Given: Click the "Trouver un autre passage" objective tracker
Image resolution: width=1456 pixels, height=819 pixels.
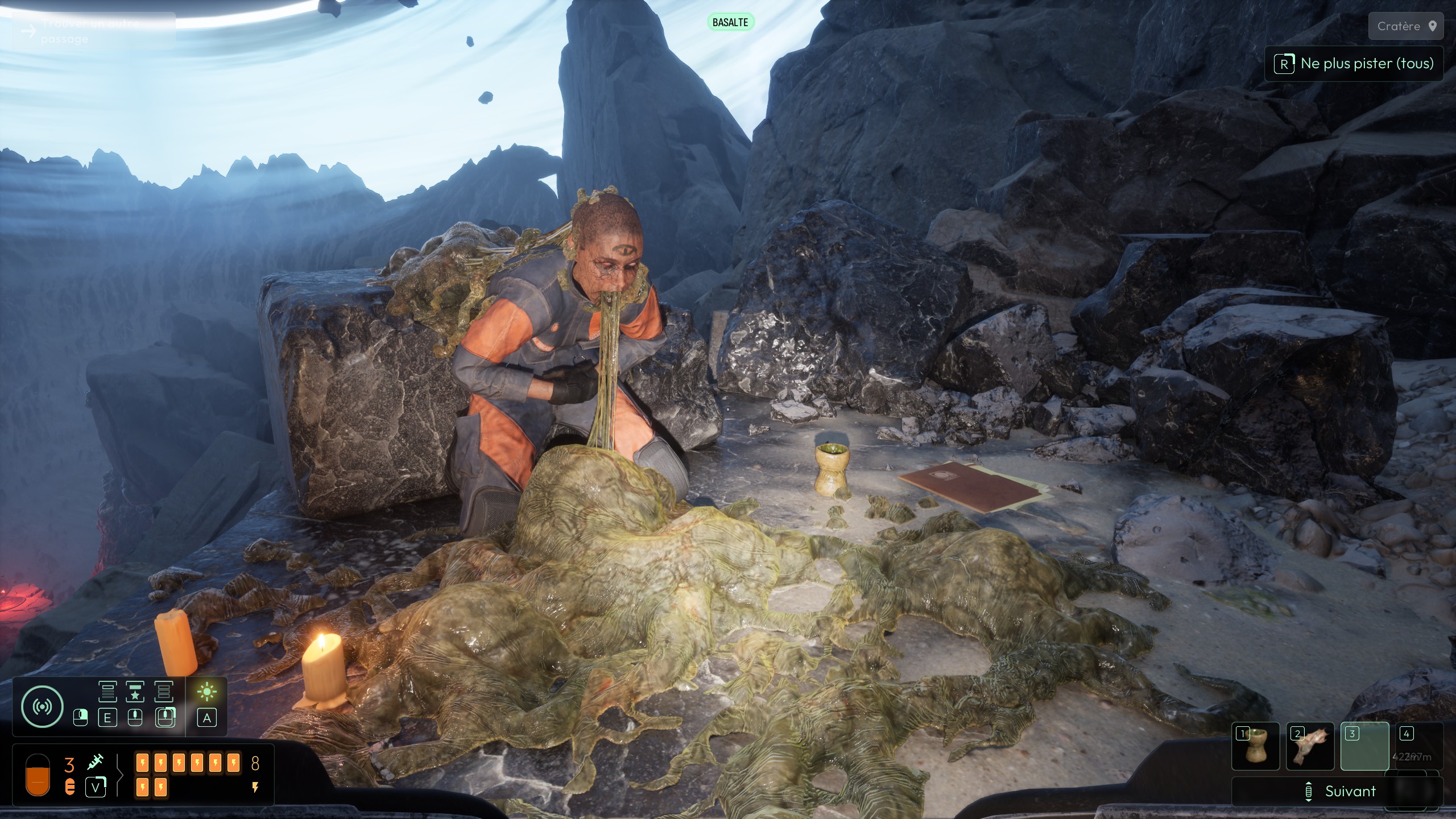Looking at the screenshot, I should 91,31.
